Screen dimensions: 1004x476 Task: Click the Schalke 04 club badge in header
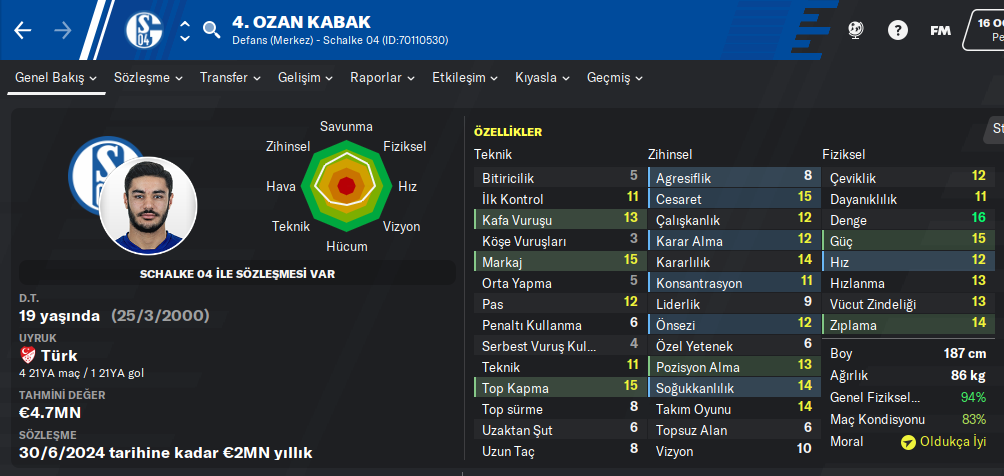coord(144,30)
